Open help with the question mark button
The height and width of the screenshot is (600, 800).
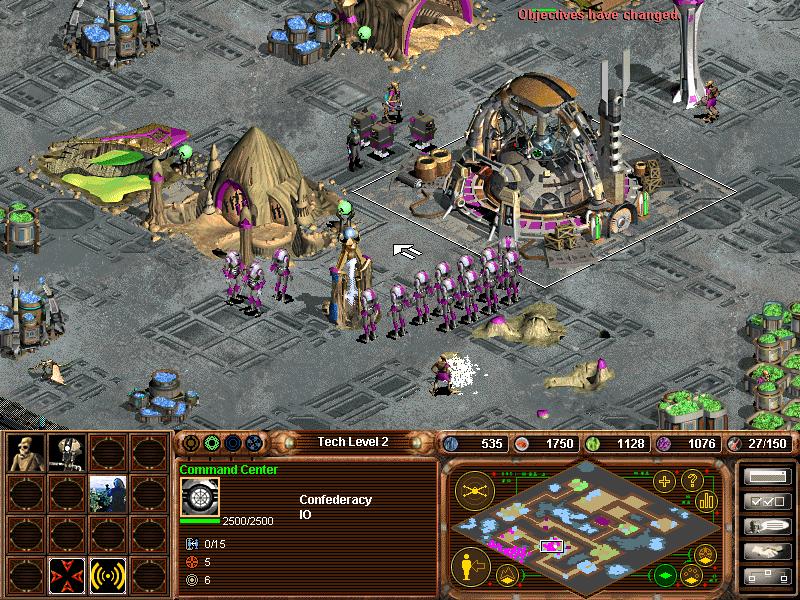690,481
